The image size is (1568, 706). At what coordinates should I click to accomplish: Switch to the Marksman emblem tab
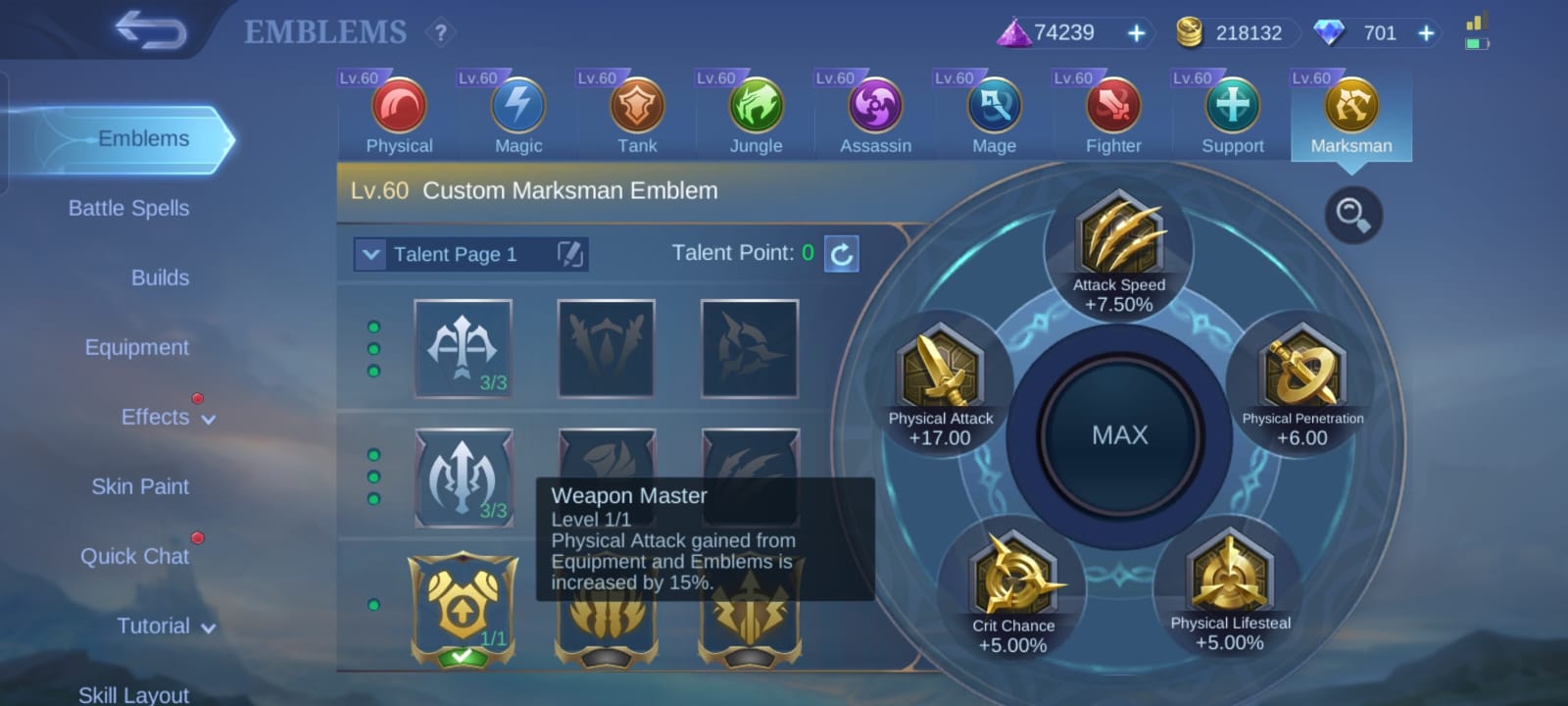click(1351, 110)
